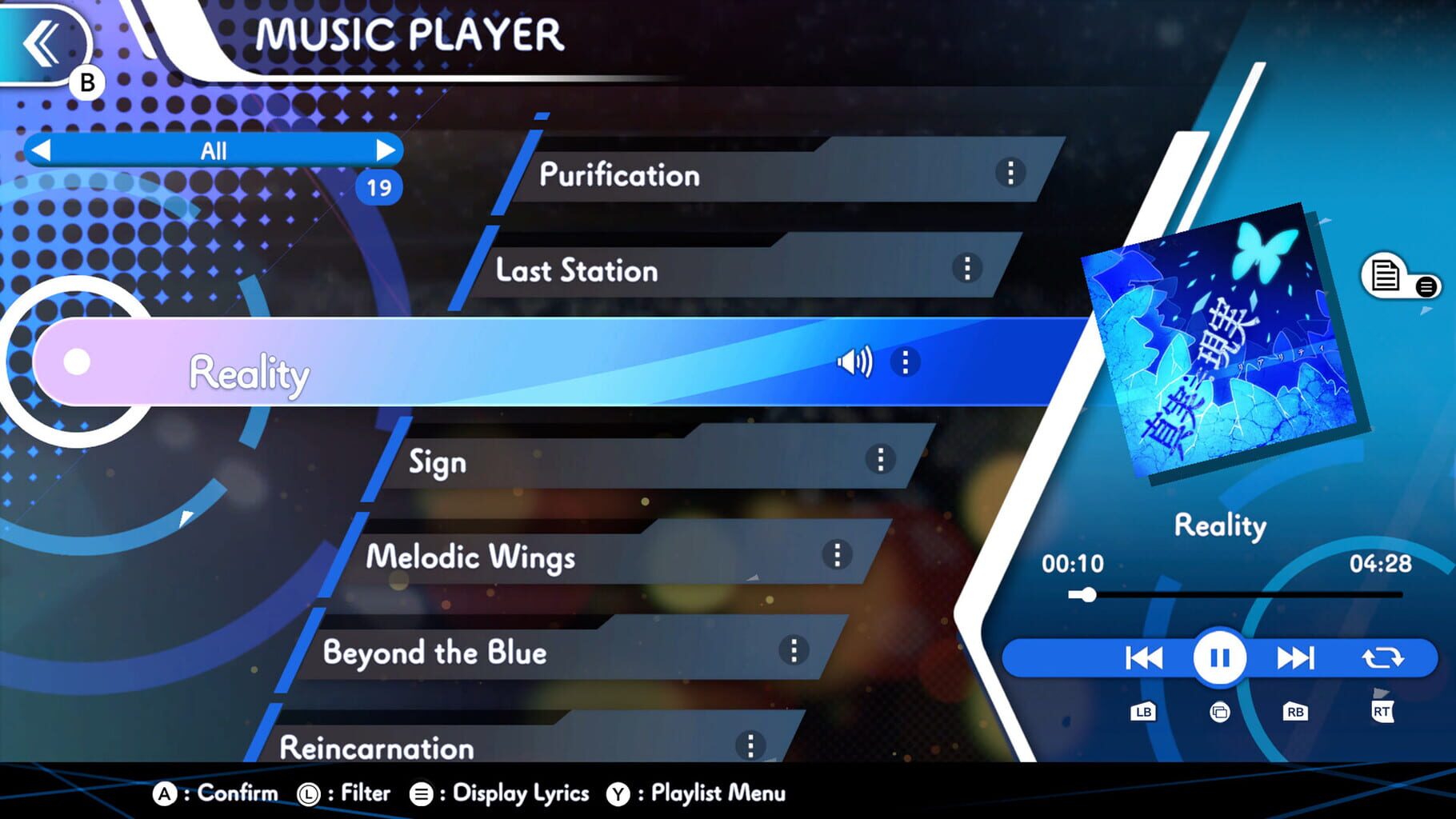Mute the speaker icon on Reality
This screenshot has width=1456, height=819.
(855, 362)
